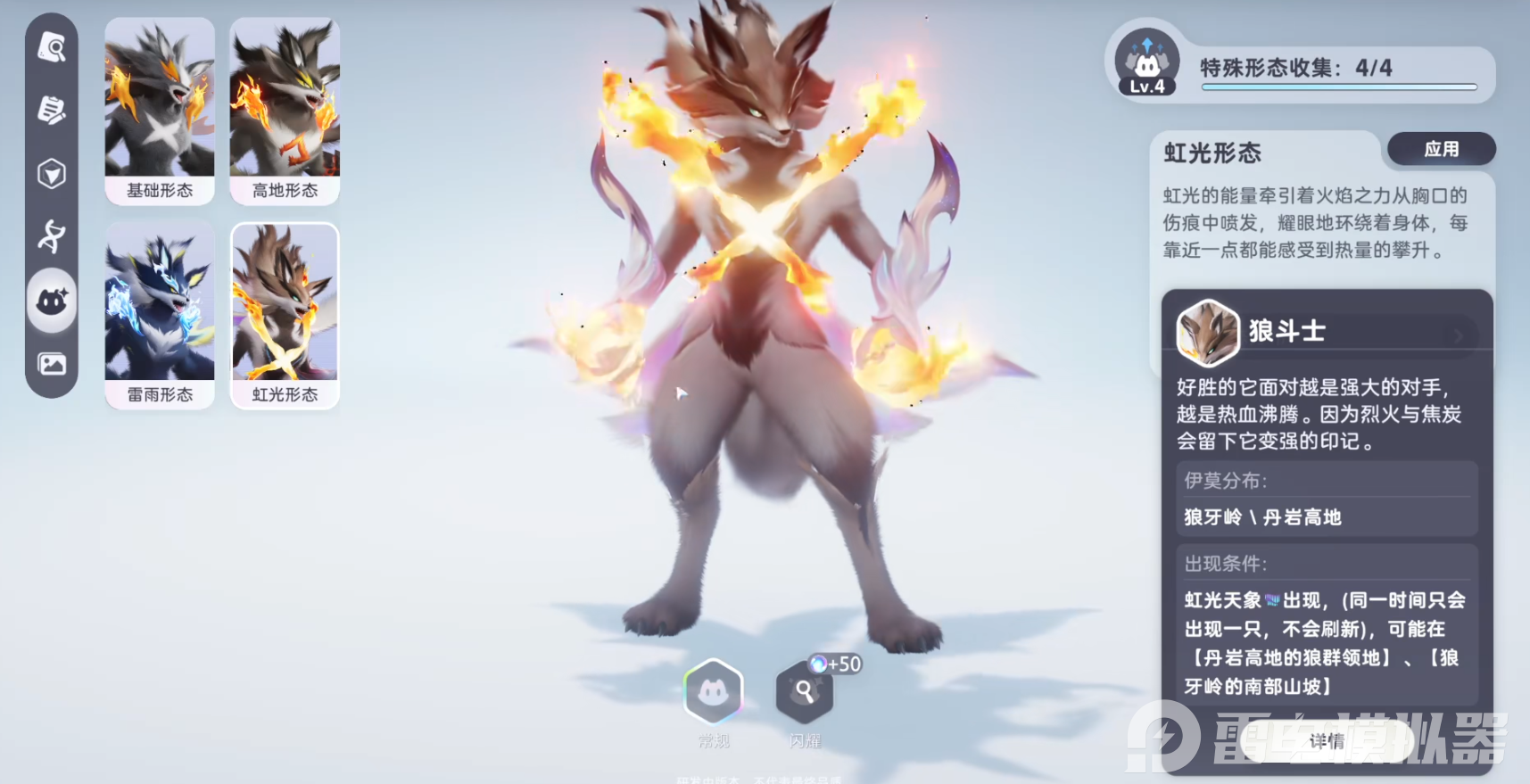This screenshot has height=784, width=1530.
Task: Select the creature face sidebar tab
Action: click(x=52, y=301)
